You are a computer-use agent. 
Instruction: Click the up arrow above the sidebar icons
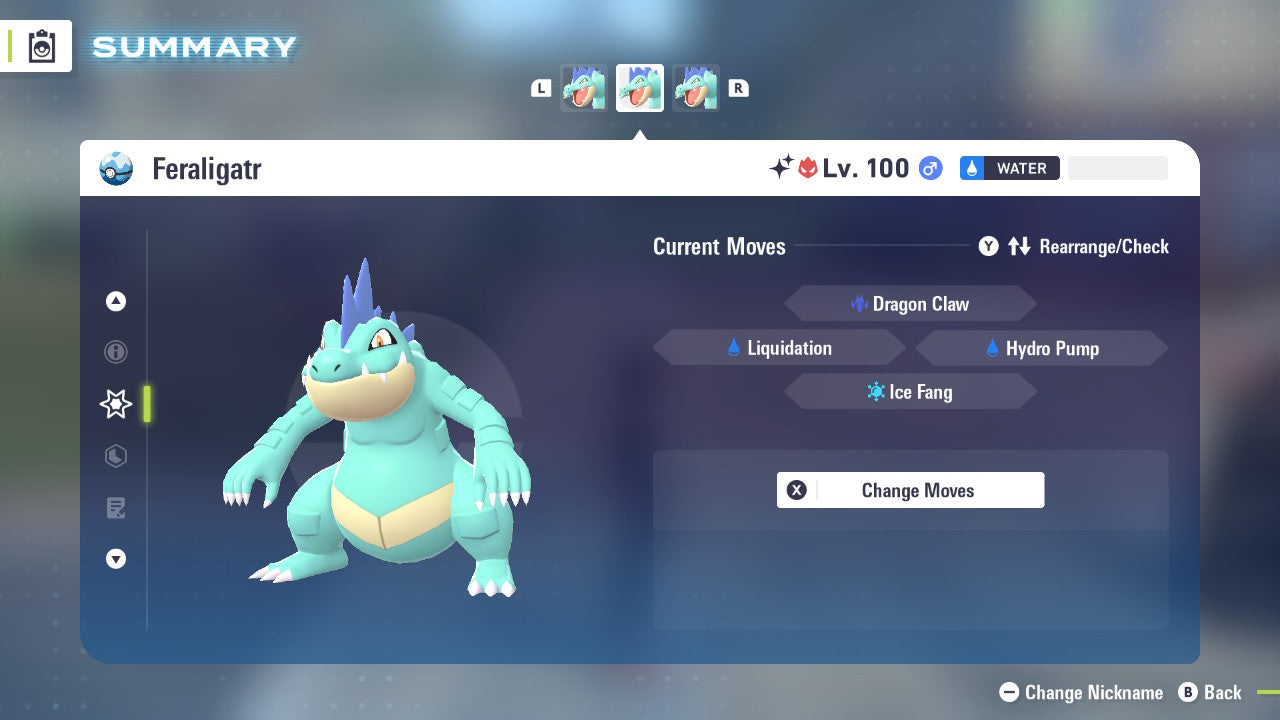coord(116,301)
